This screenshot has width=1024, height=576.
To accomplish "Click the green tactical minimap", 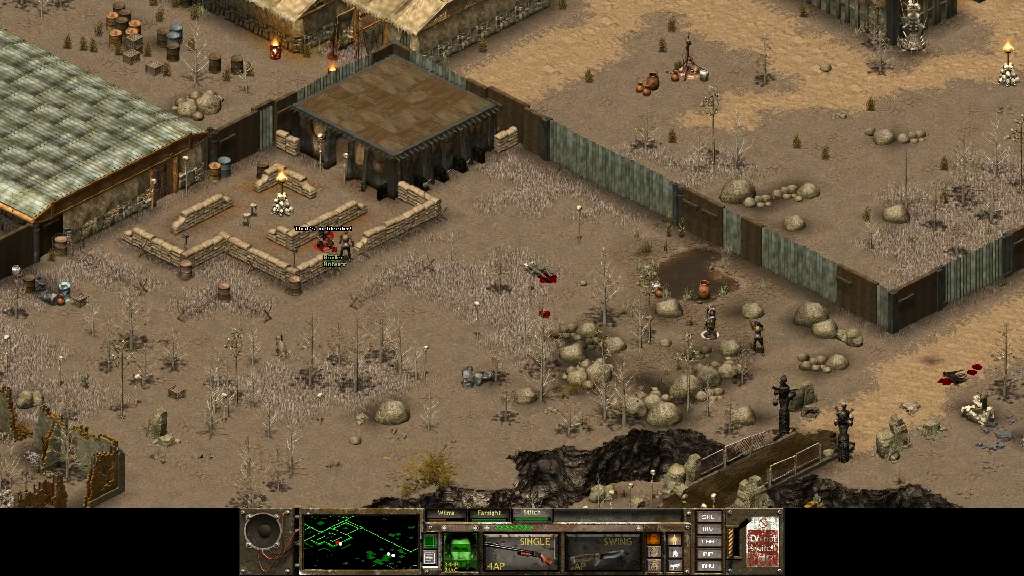I will [360, 541].
